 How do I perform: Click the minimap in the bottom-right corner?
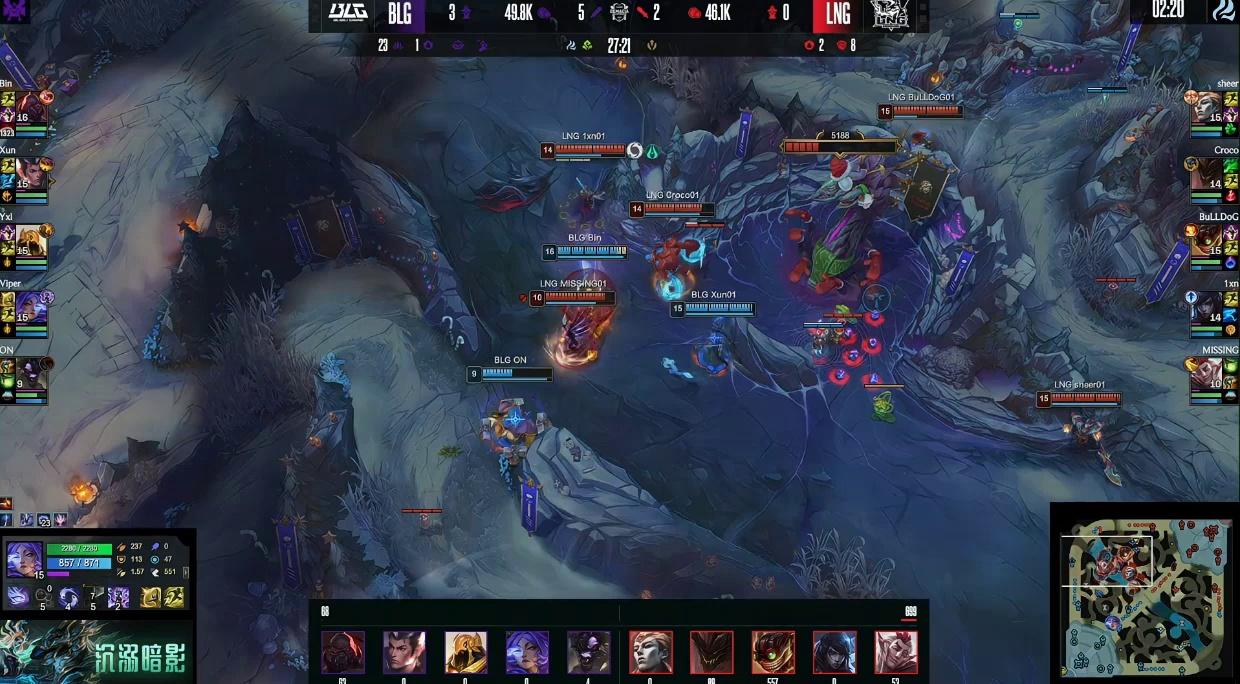click(1147, 594)
